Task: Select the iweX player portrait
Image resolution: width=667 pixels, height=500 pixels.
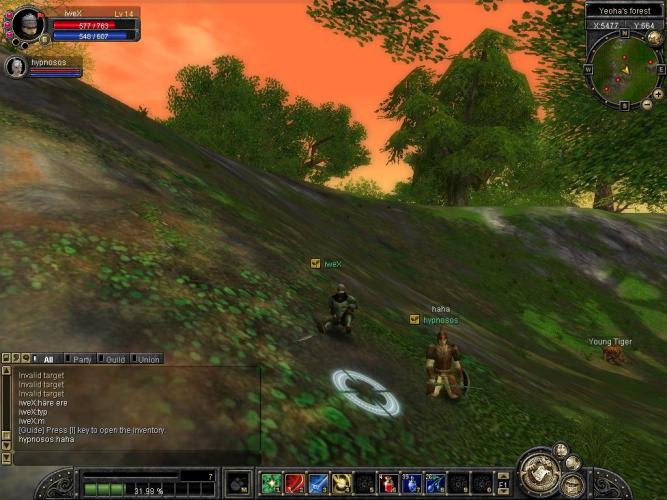Action: pyautogui.click(x=26, y=24)
